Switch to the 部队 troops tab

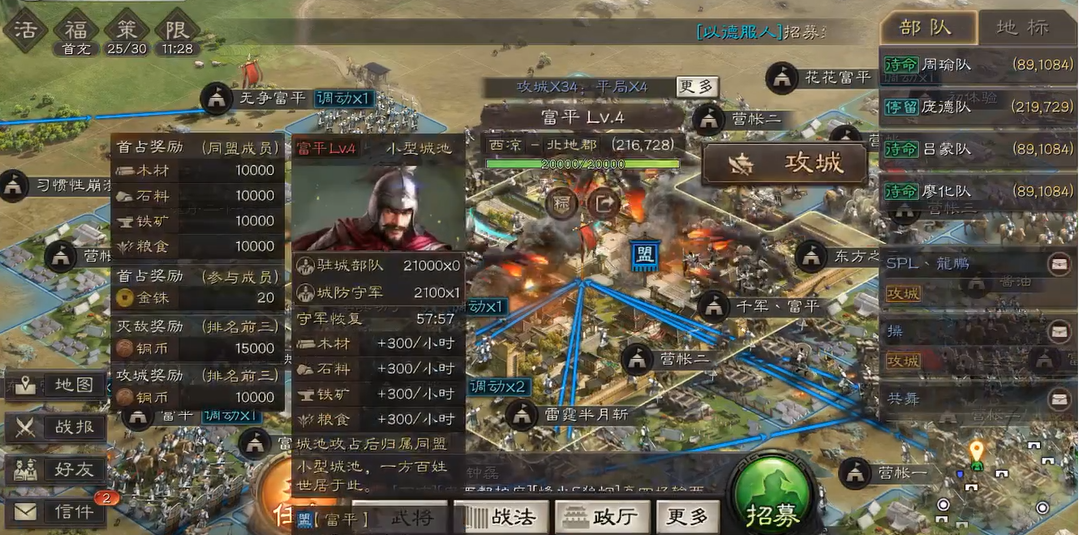pos(926,27)
